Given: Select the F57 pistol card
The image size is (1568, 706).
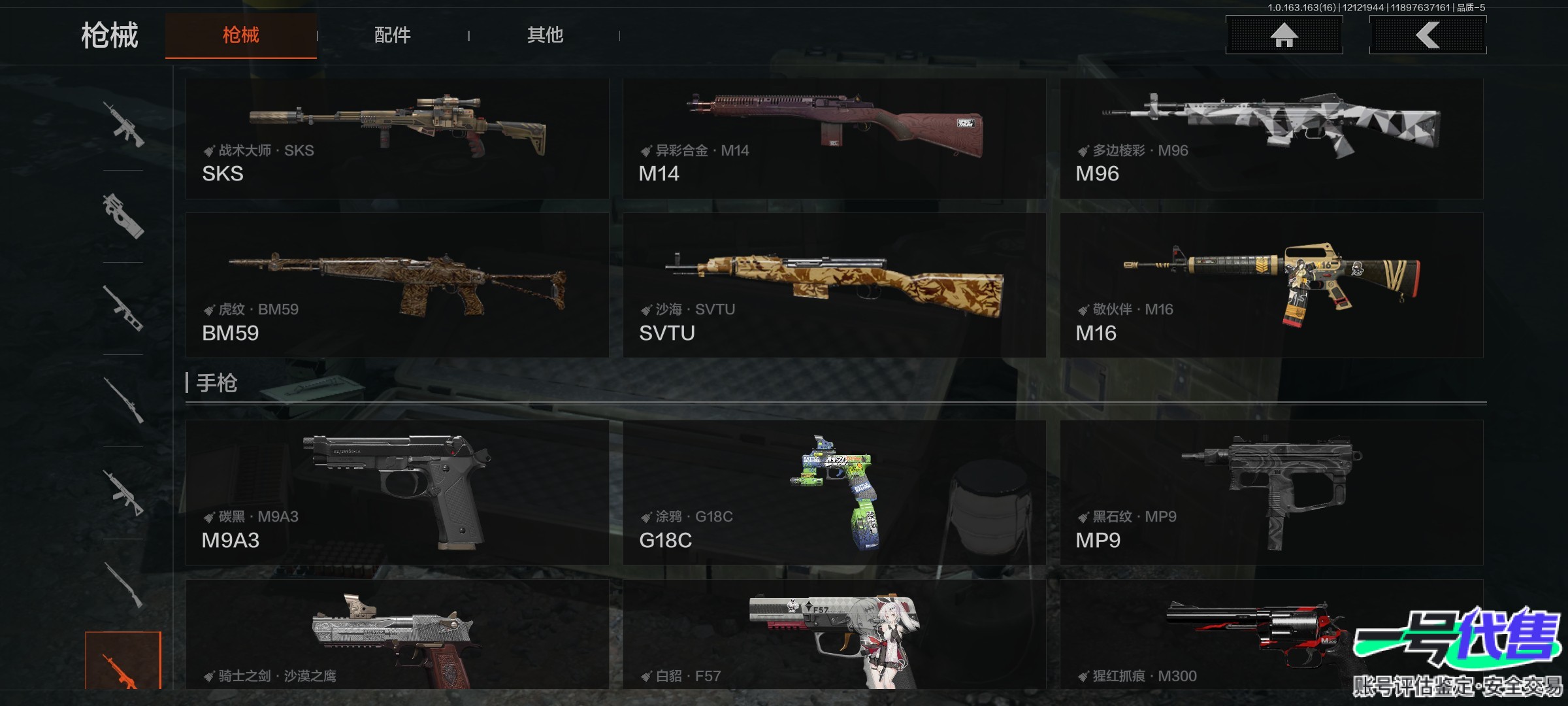Looking at the screenshot, I should click(x=834, y=634).
